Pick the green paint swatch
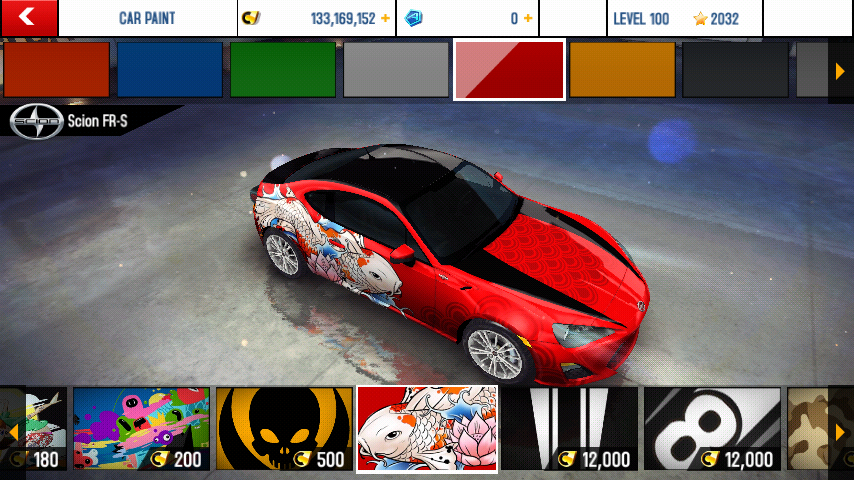This screenshot has width=854, height=480. tap(283, 69)
